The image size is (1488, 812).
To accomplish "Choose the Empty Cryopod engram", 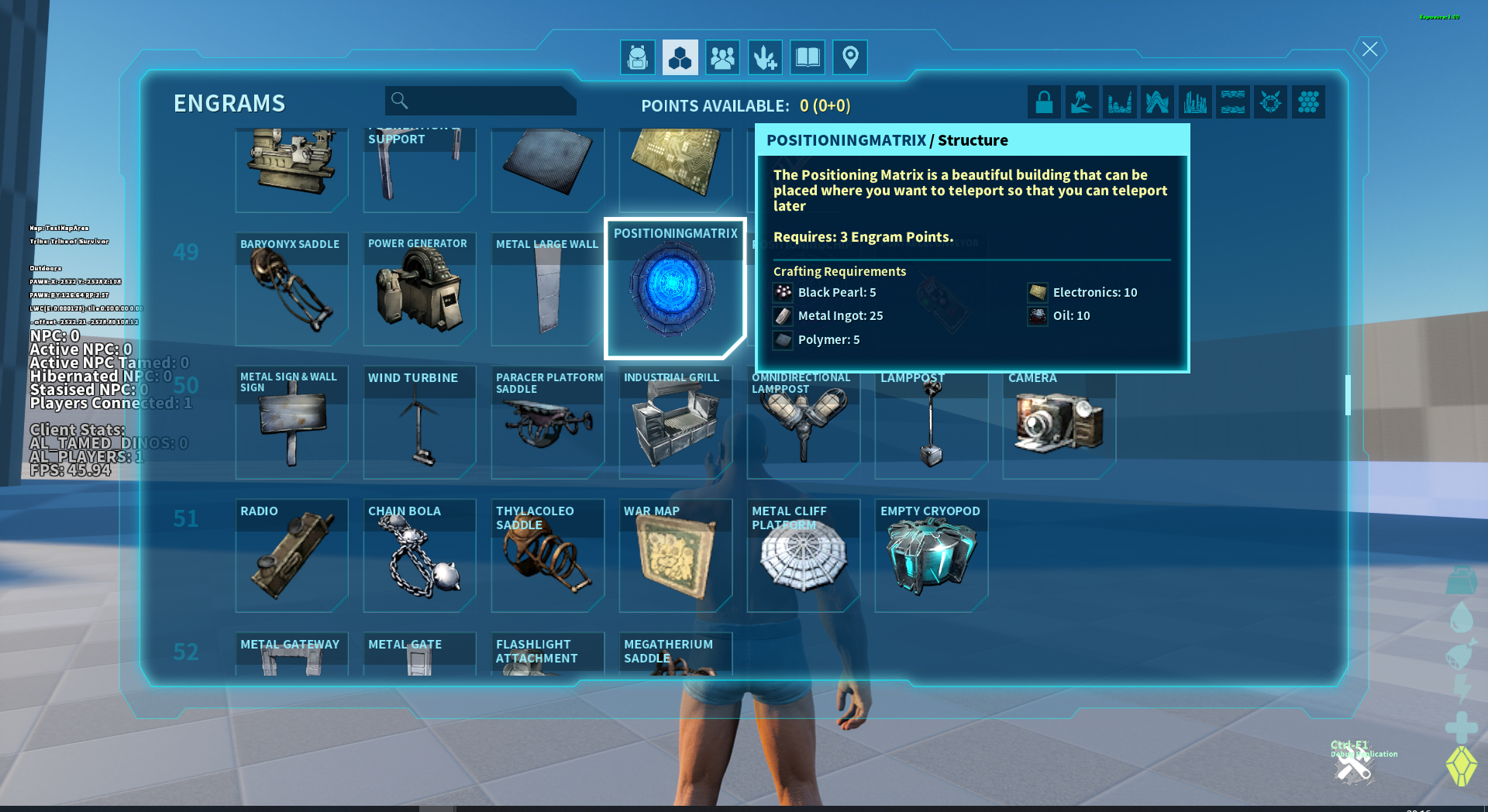I will click(x=931, y=556).
